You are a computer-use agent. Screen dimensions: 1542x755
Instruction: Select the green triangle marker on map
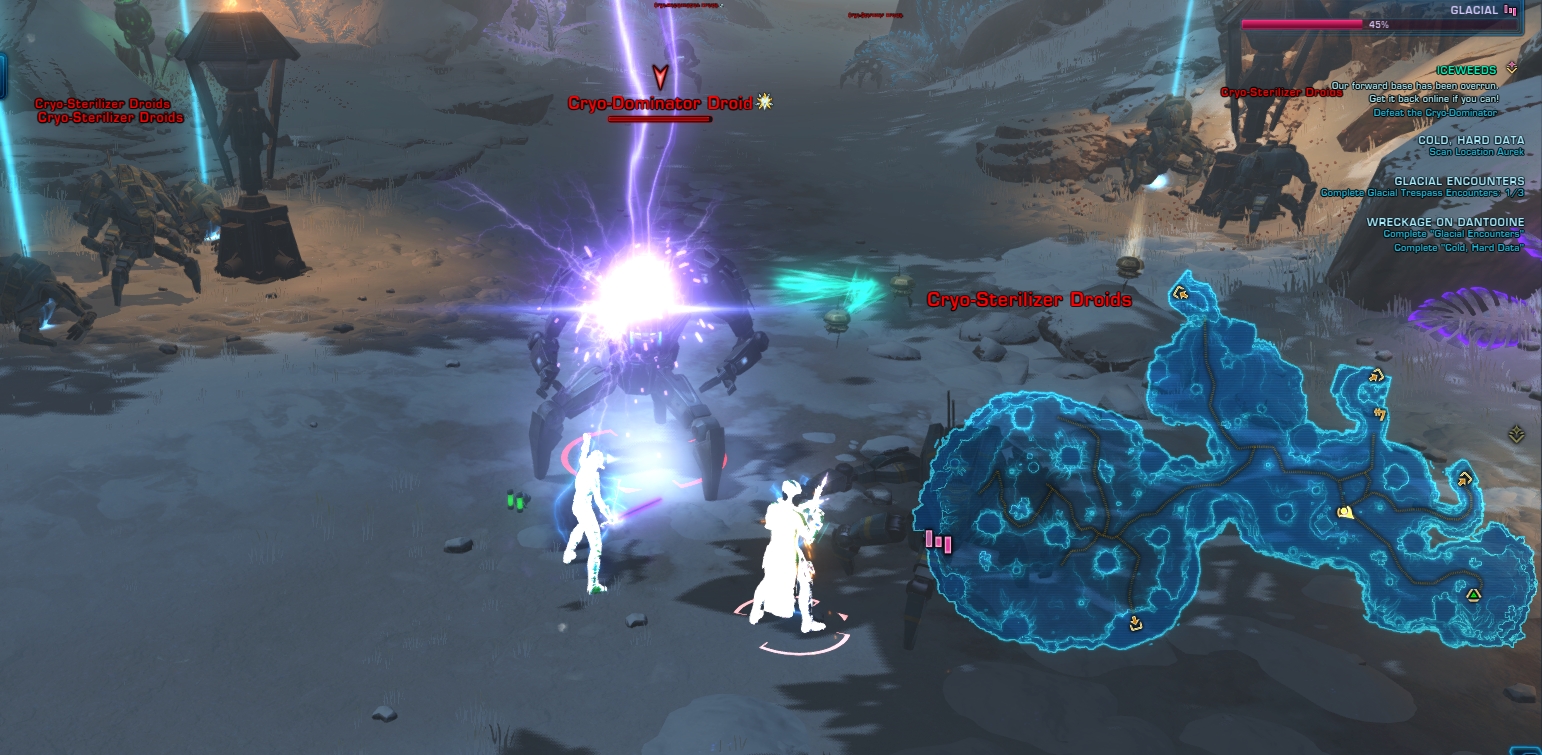(1473, 595)
